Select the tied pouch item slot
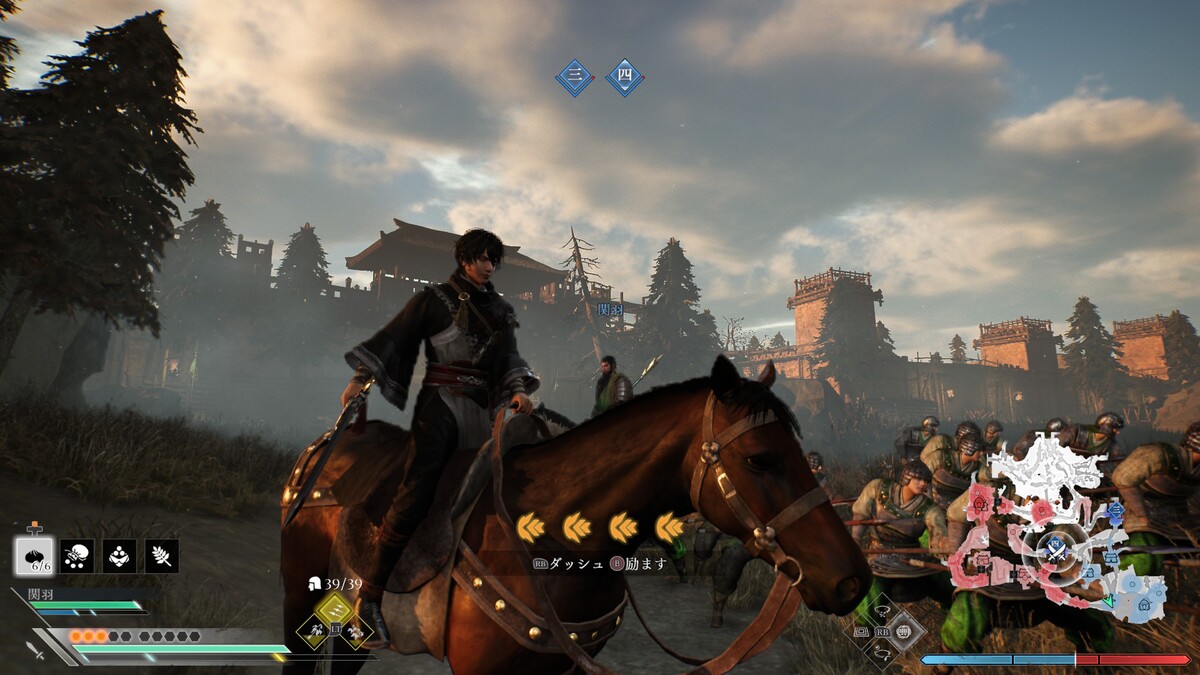 (x=77, y=556)
